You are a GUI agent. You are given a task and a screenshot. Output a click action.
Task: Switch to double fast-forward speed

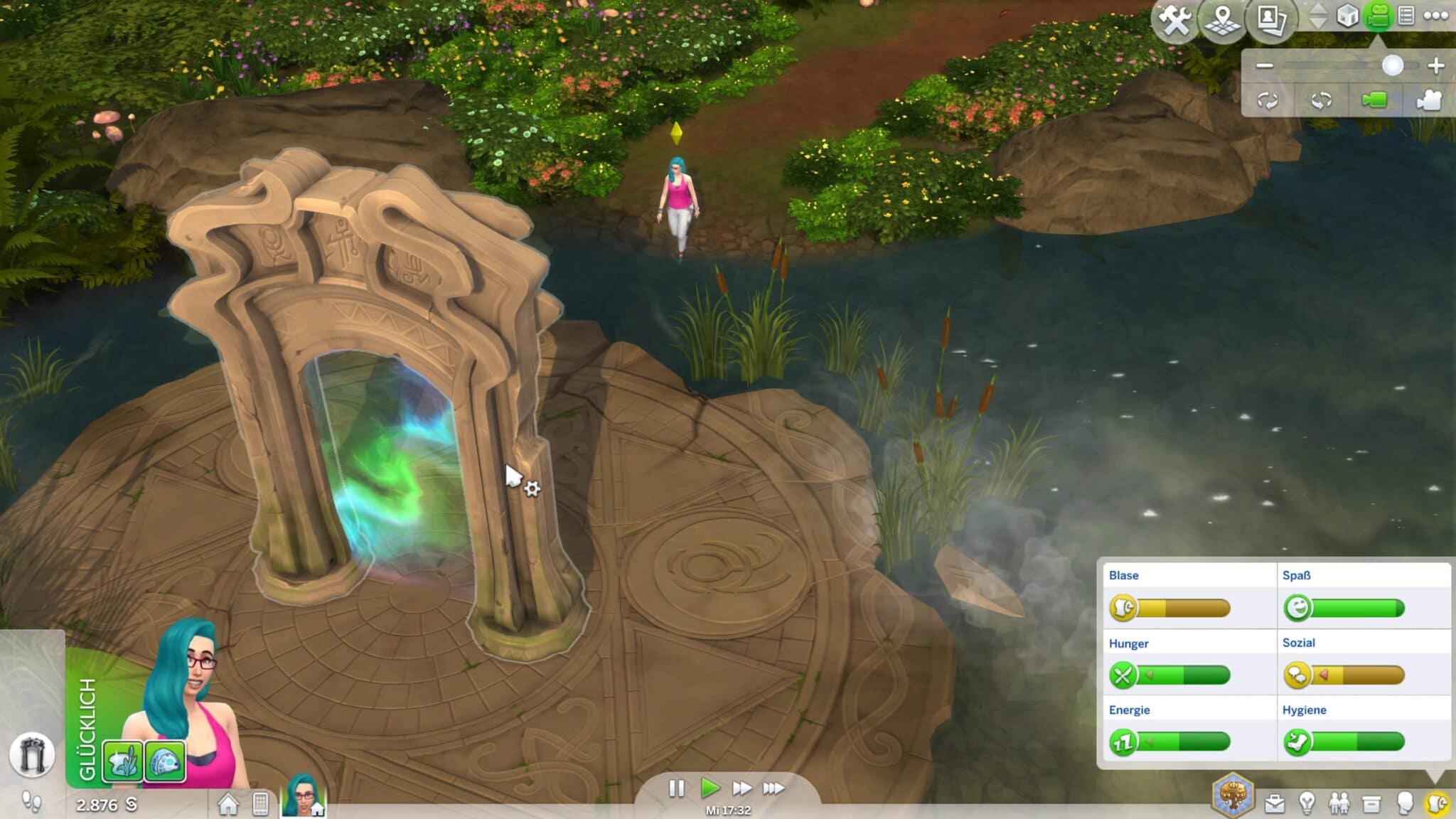pos(742,788)
